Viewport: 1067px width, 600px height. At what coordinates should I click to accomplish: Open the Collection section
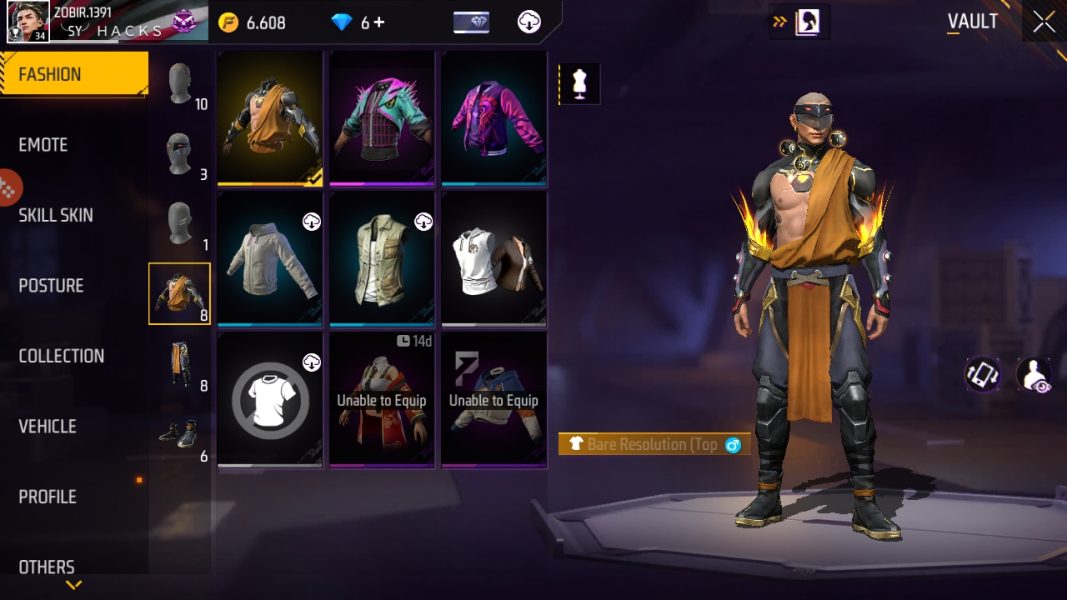pos(61,356)
